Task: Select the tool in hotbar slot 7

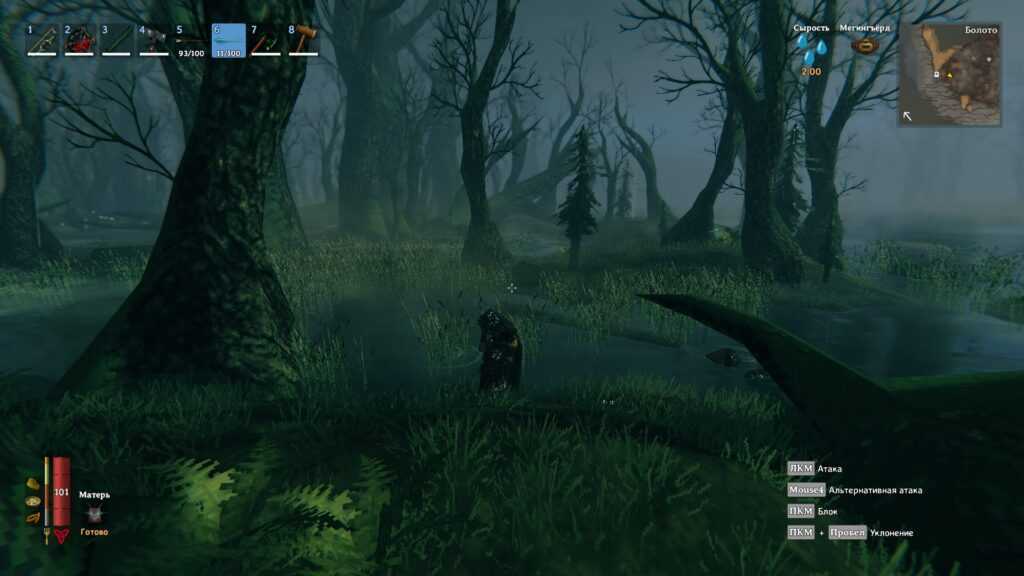Action: click(266, 40)
